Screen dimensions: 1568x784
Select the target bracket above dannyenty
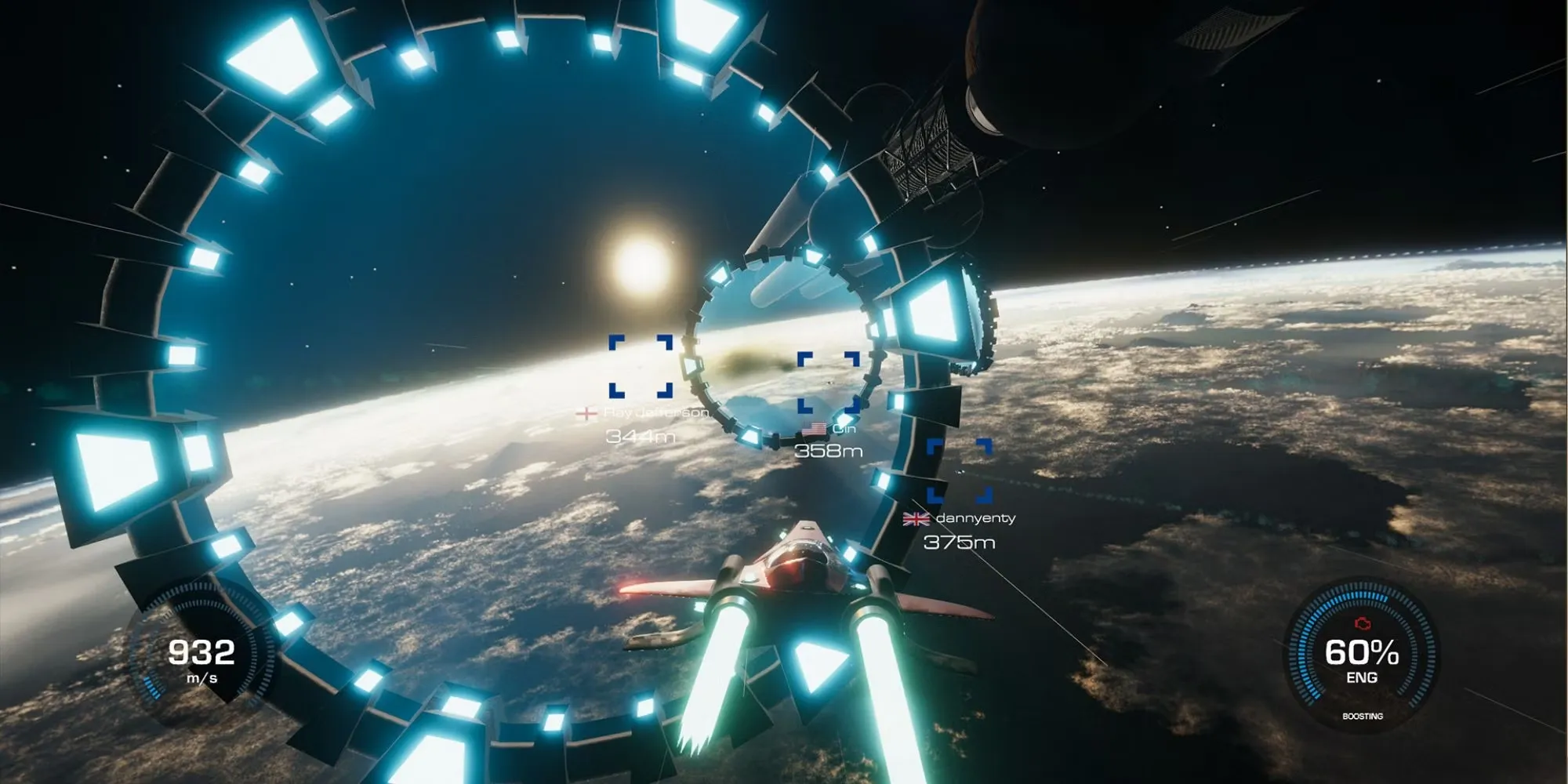pos(959,470)
